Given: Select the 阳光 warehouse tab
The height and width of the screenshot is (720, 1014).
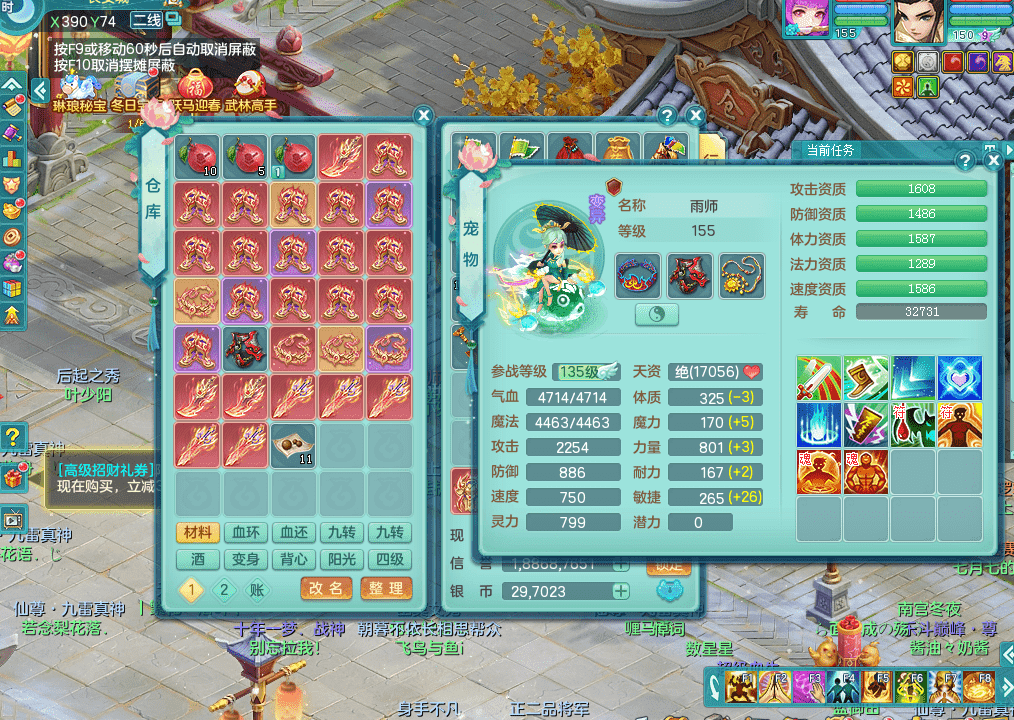Looking at the screenshot, I should (x=342, y=560).
